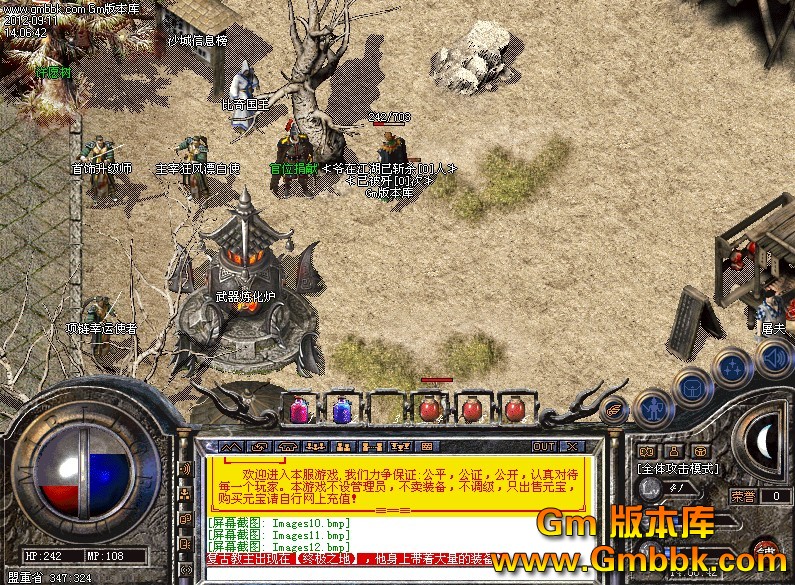Image resolution: width=795 pixels, height=585 pixels.
Task: Use the blue mana potion in the belt
Action: point(341,408)
